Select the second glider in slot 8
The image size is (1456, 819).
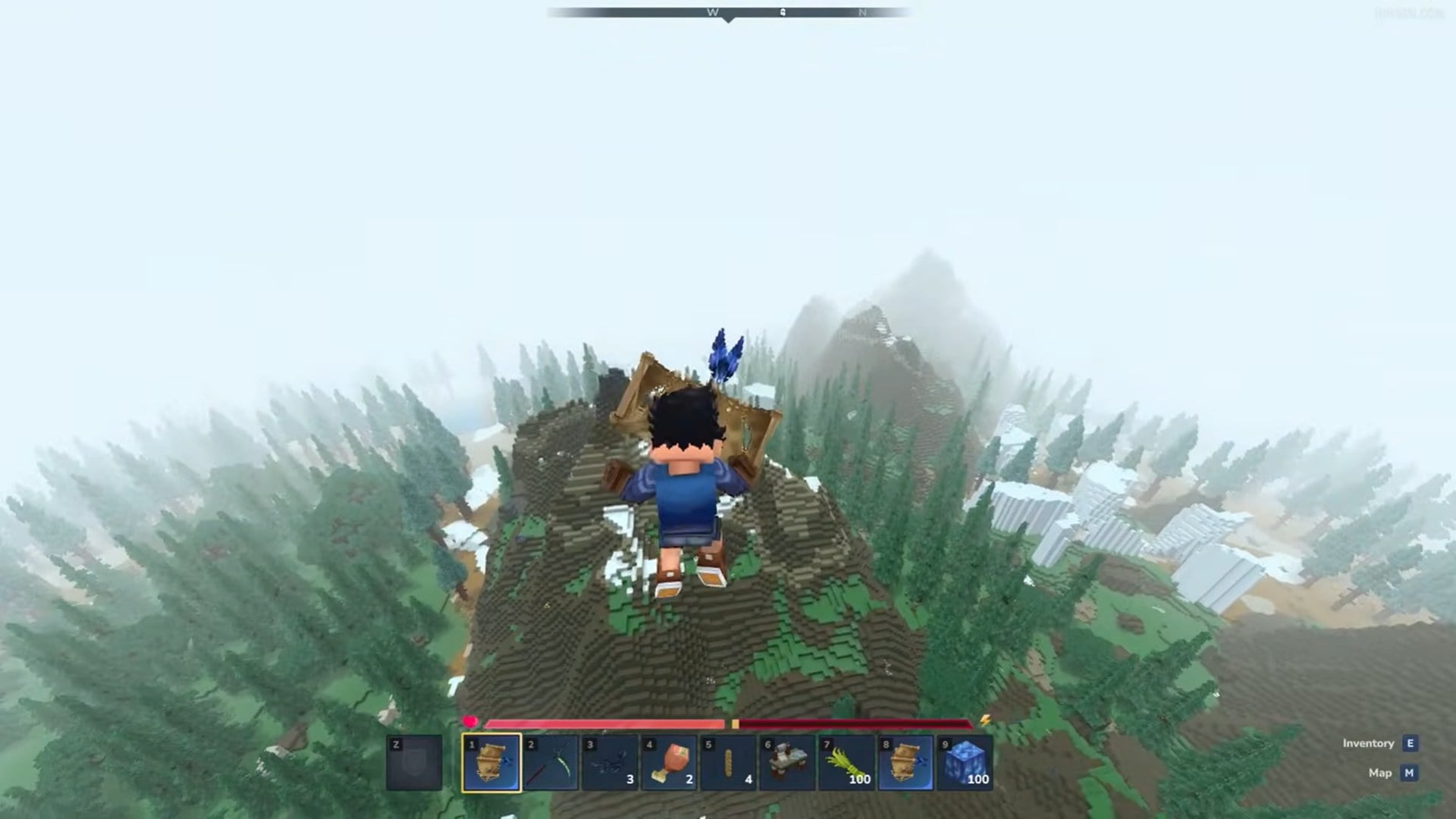click(x=903, y=764)
